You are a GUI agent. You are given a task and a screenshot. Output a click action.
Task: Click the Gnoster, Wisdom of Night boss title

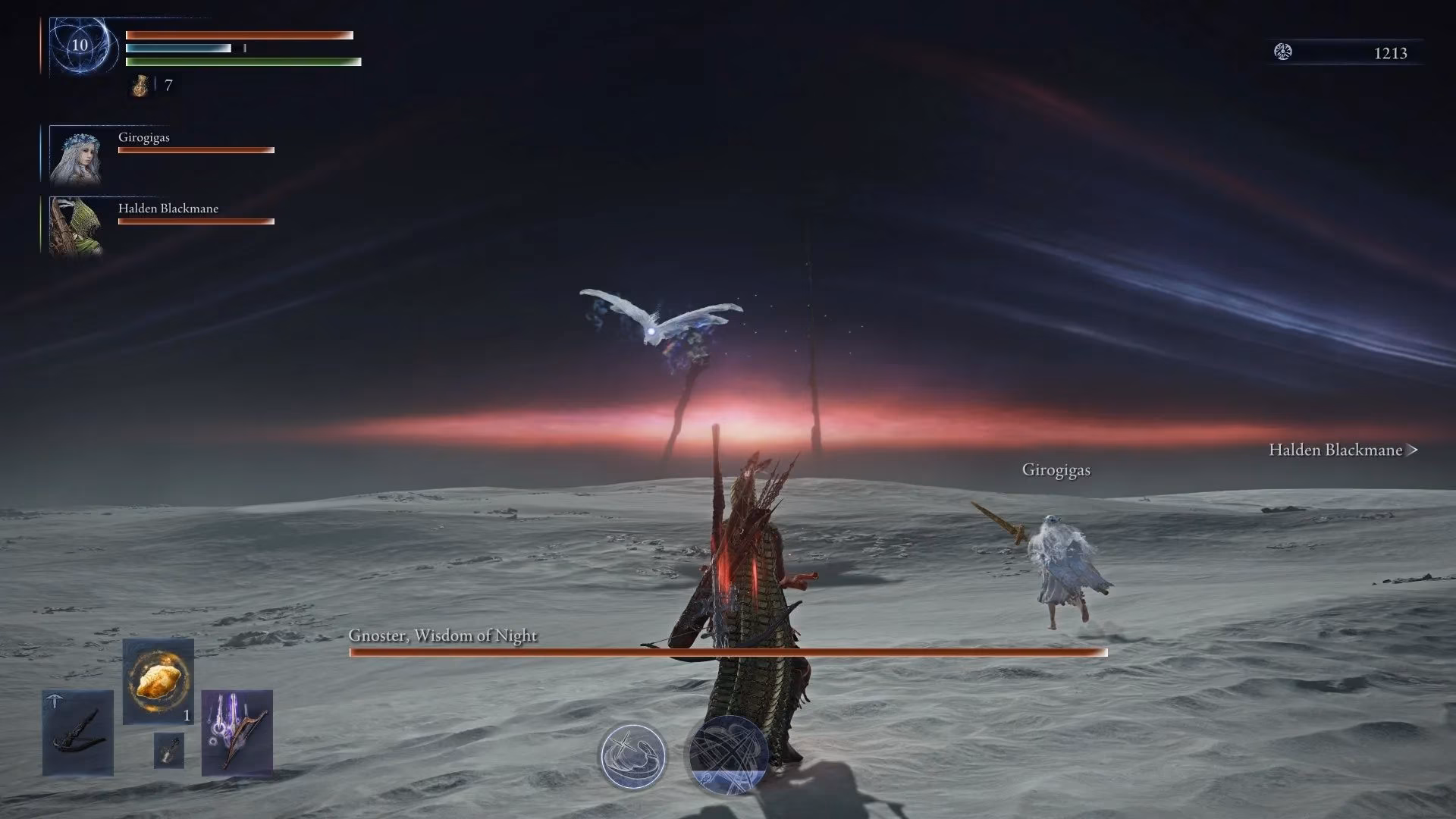tap(442, 636)
